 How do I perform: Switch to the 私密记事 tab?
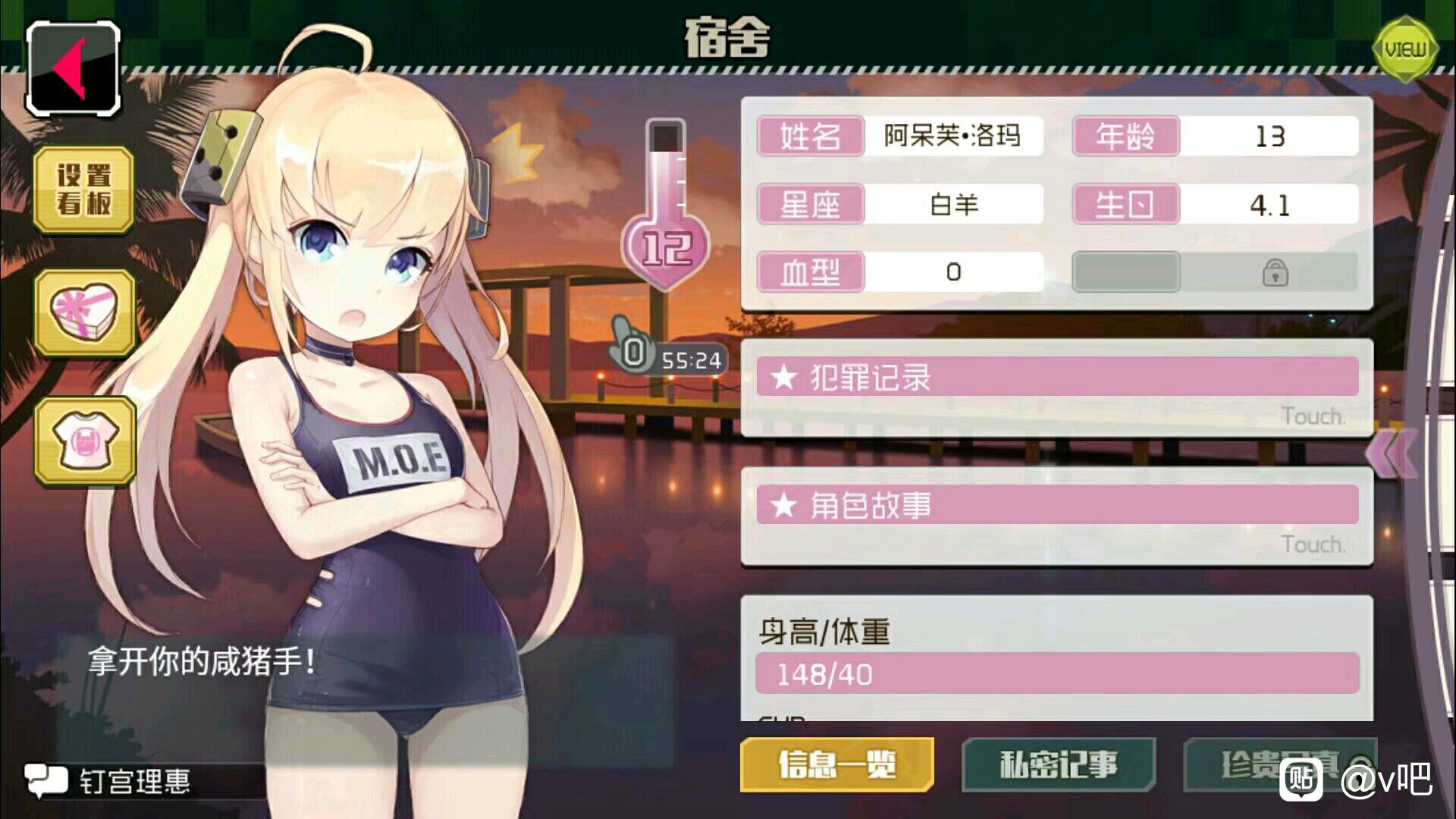[x=1059, y=764]
